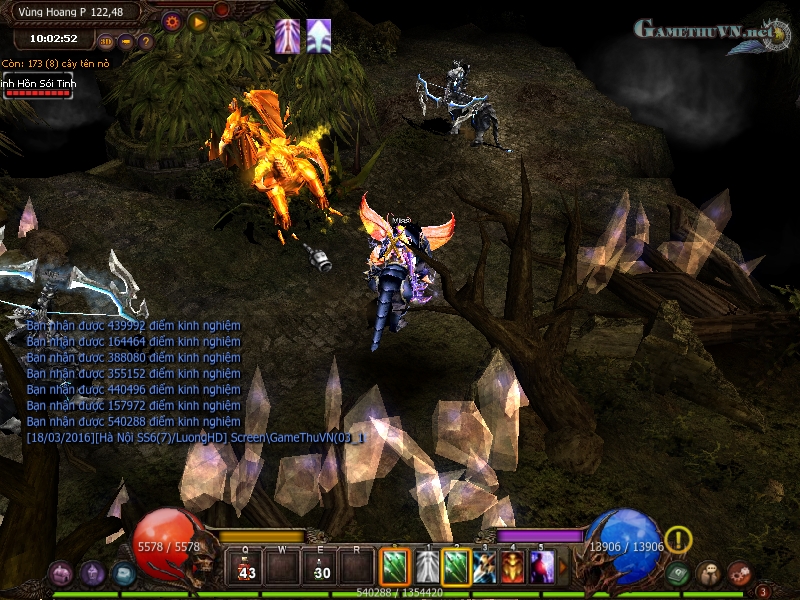
Task: Open the purple bag icon at bottom left
Action: point(62,573)
